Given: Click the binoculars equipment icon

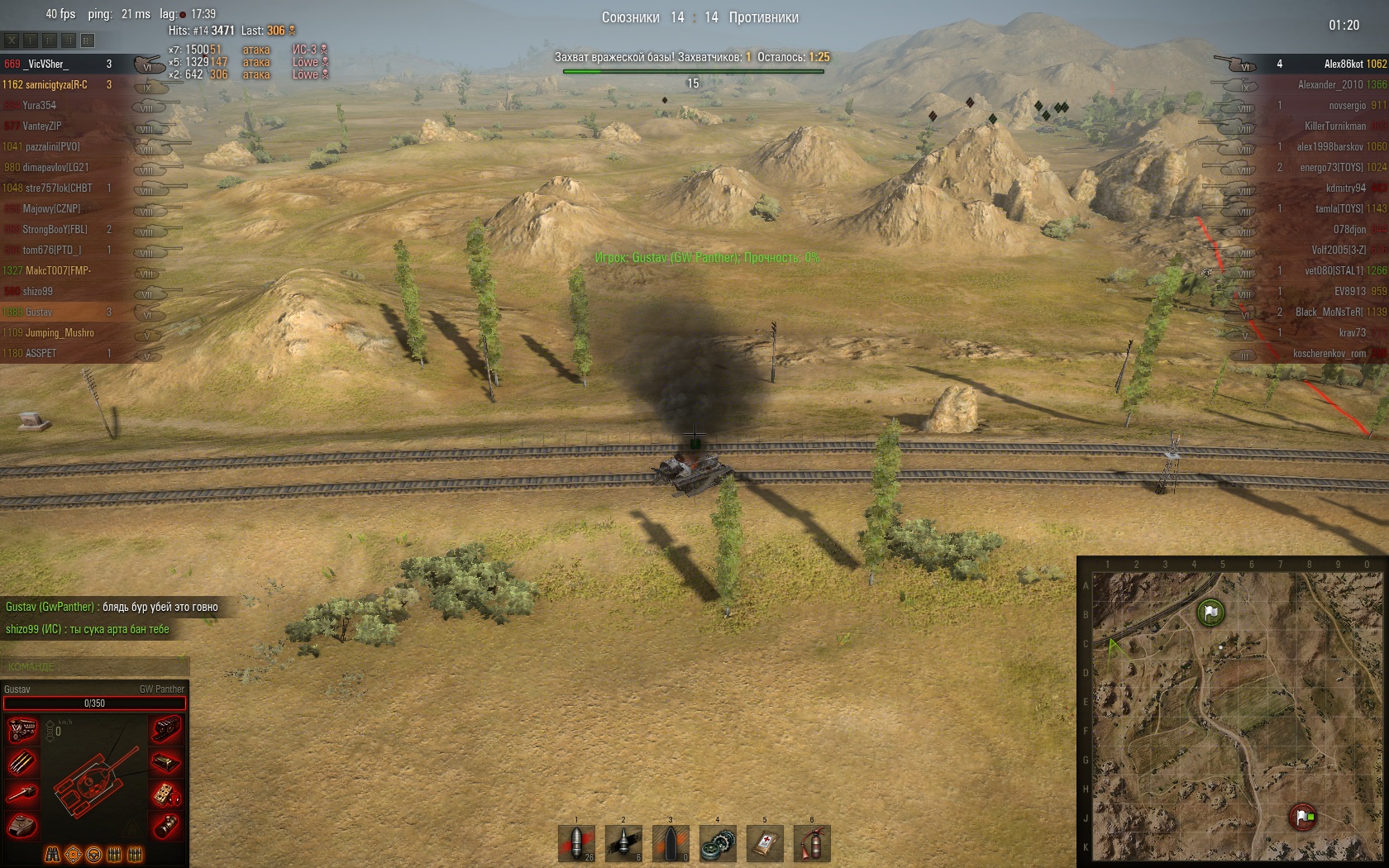Looking at the screenshot, I should pos(52,854).
